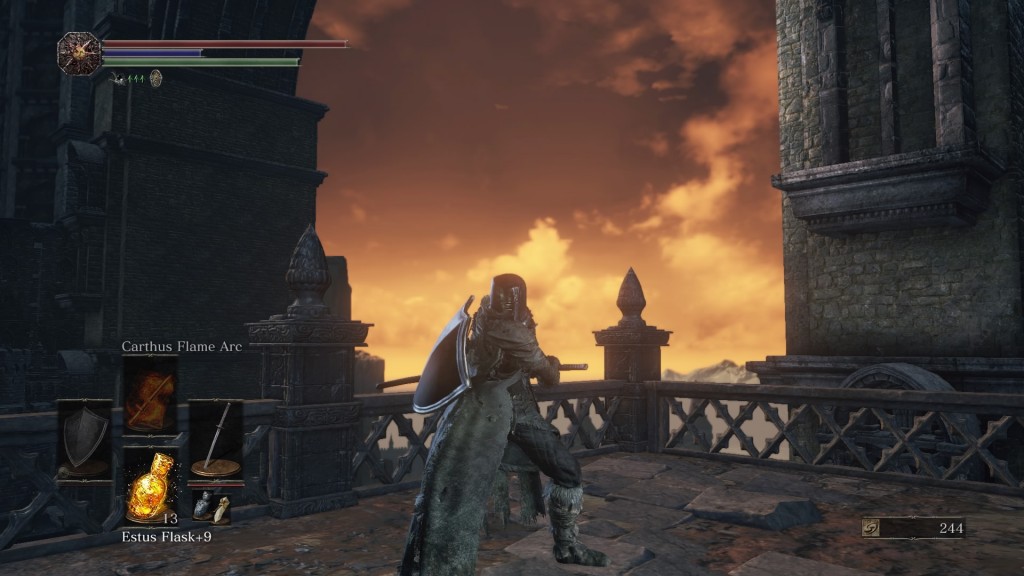Click the oval shield buff status icon
Screen dimensions: 1024x576
pos(156,77)
